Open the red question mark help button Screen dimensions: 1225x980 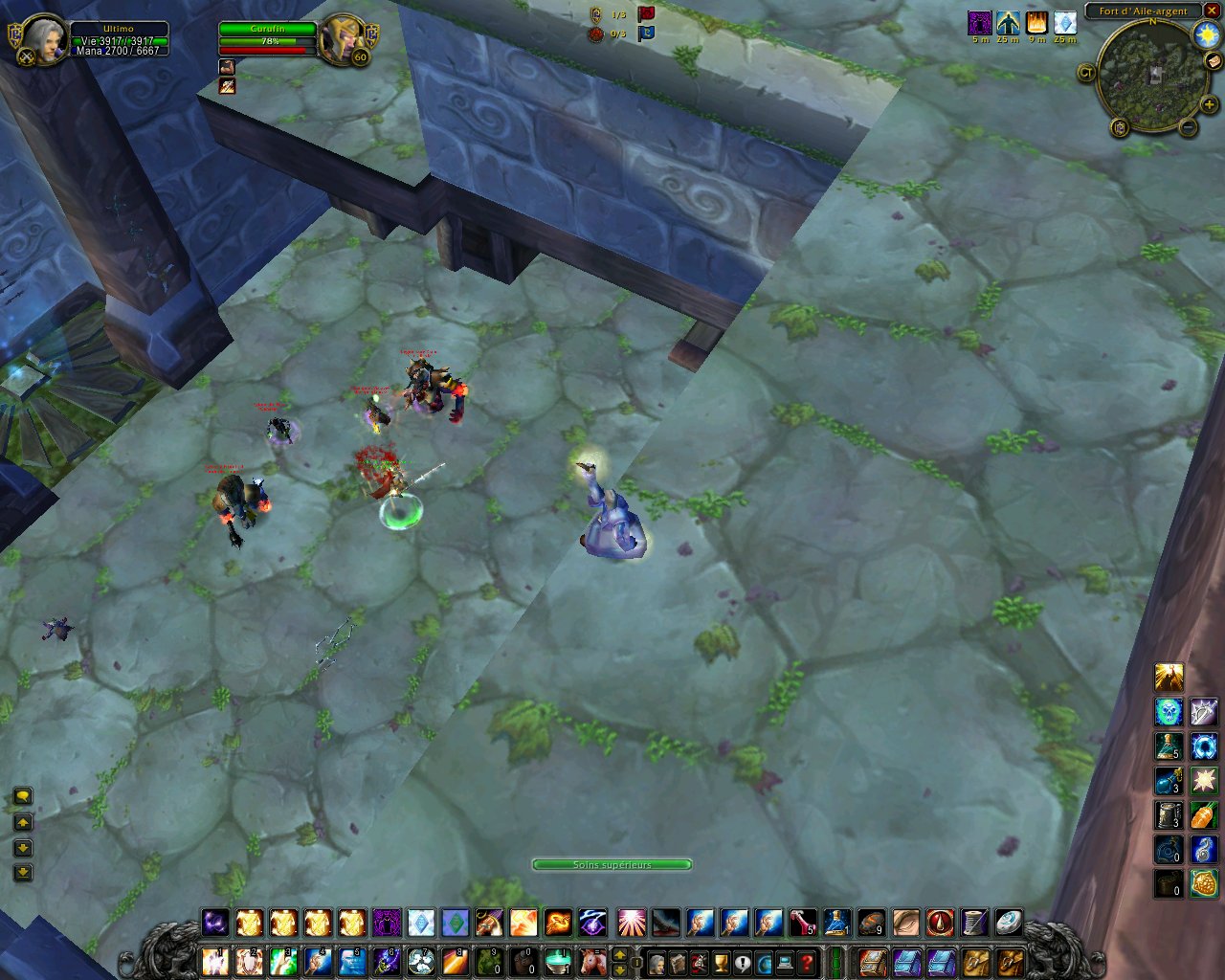click(x=807, y=962)
